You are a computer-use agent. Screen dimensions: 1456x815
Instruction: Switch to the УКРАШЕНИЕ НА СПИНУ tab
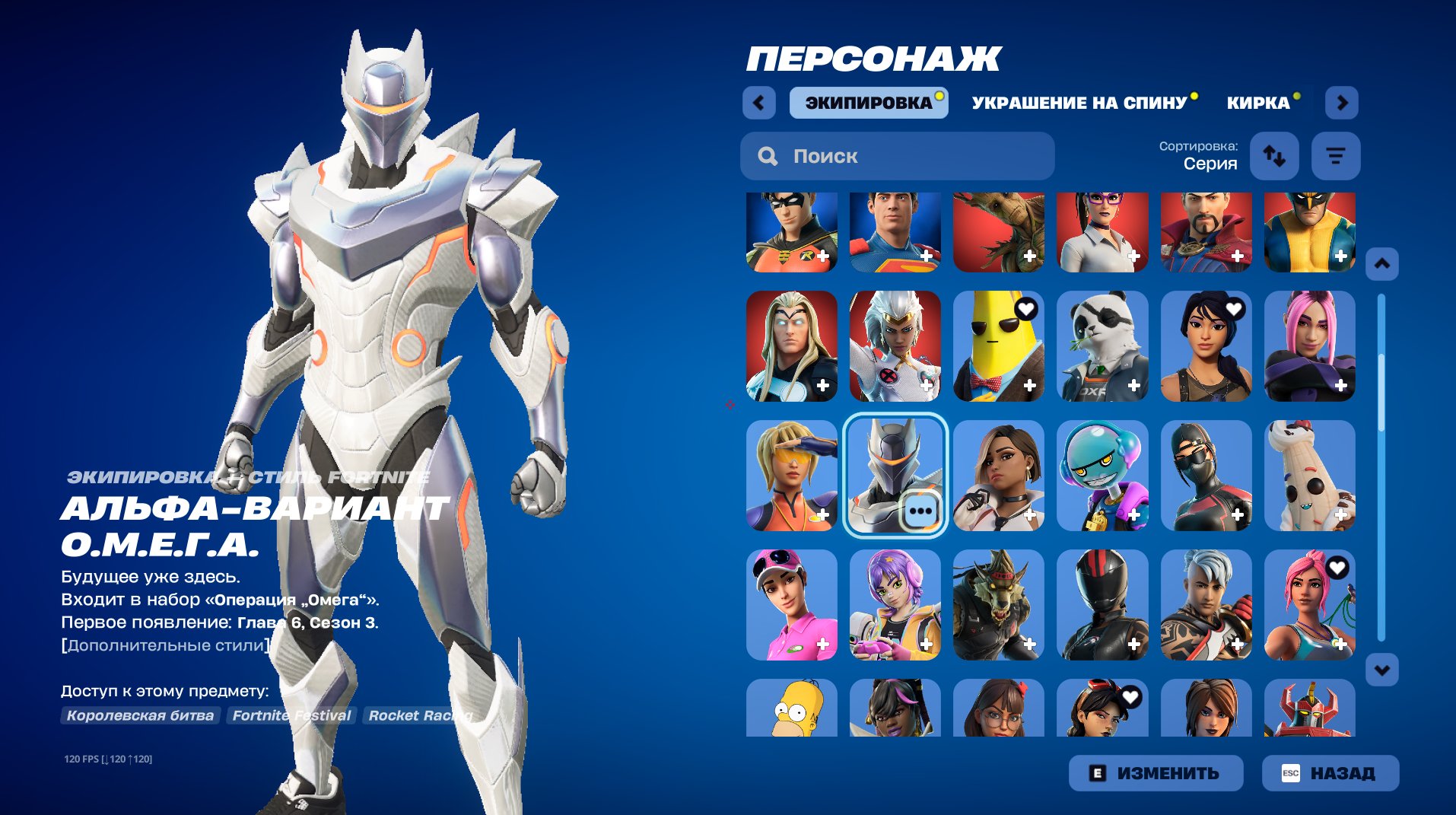click(x=1080, y=103)
